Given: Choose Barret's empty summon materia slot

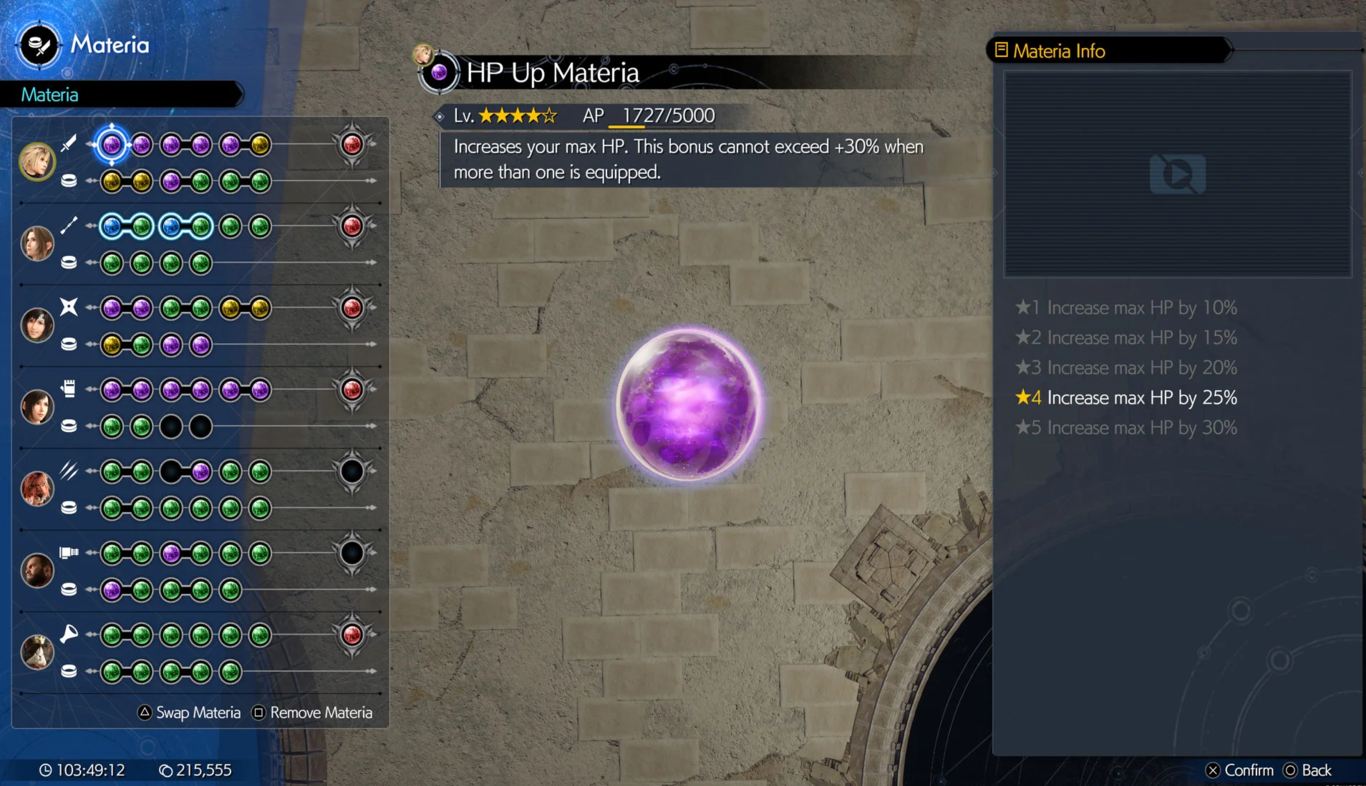Looking at the screenshot, I should 352,553.
